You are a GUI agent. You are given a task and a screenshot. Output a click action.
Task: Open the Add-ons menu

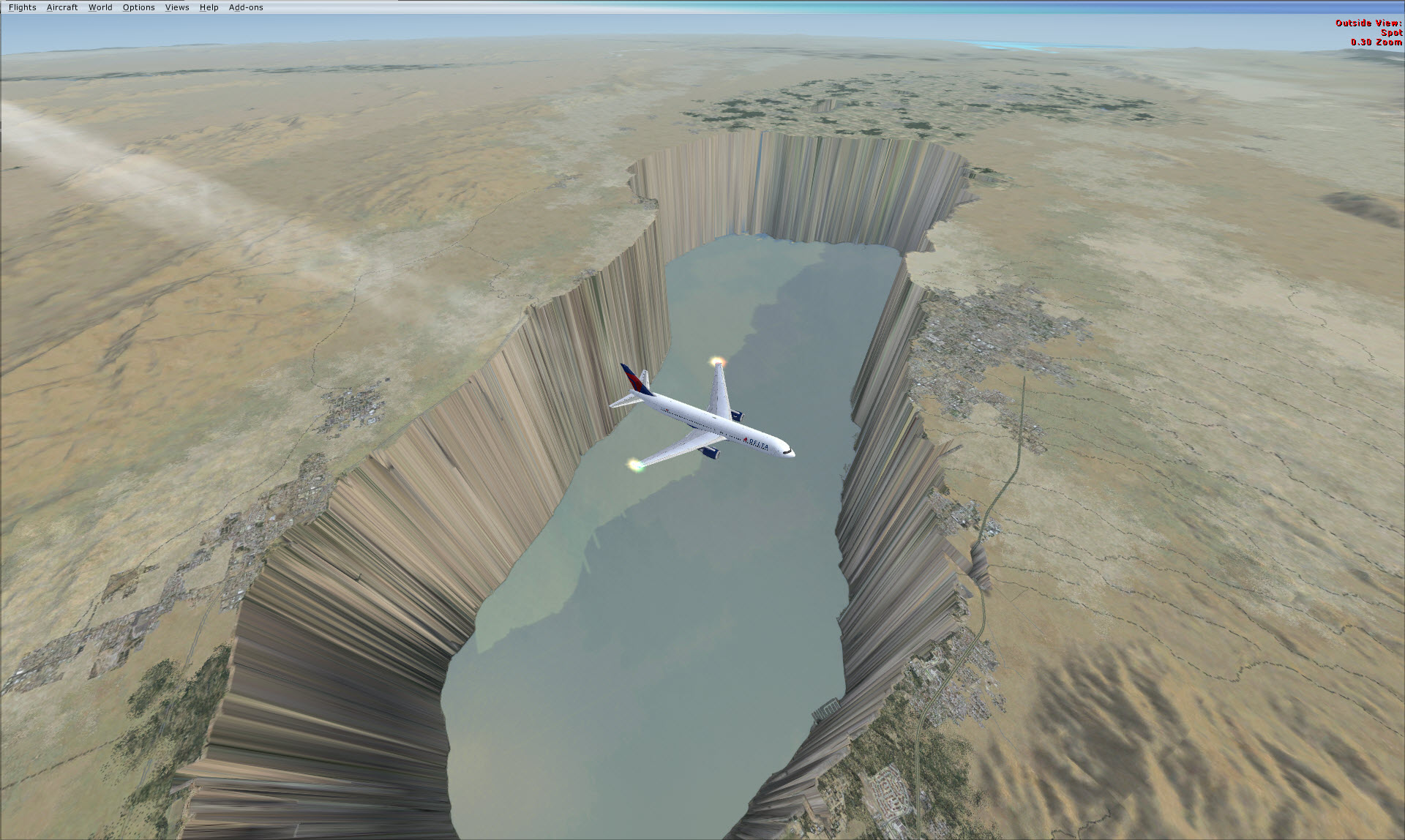246,7
